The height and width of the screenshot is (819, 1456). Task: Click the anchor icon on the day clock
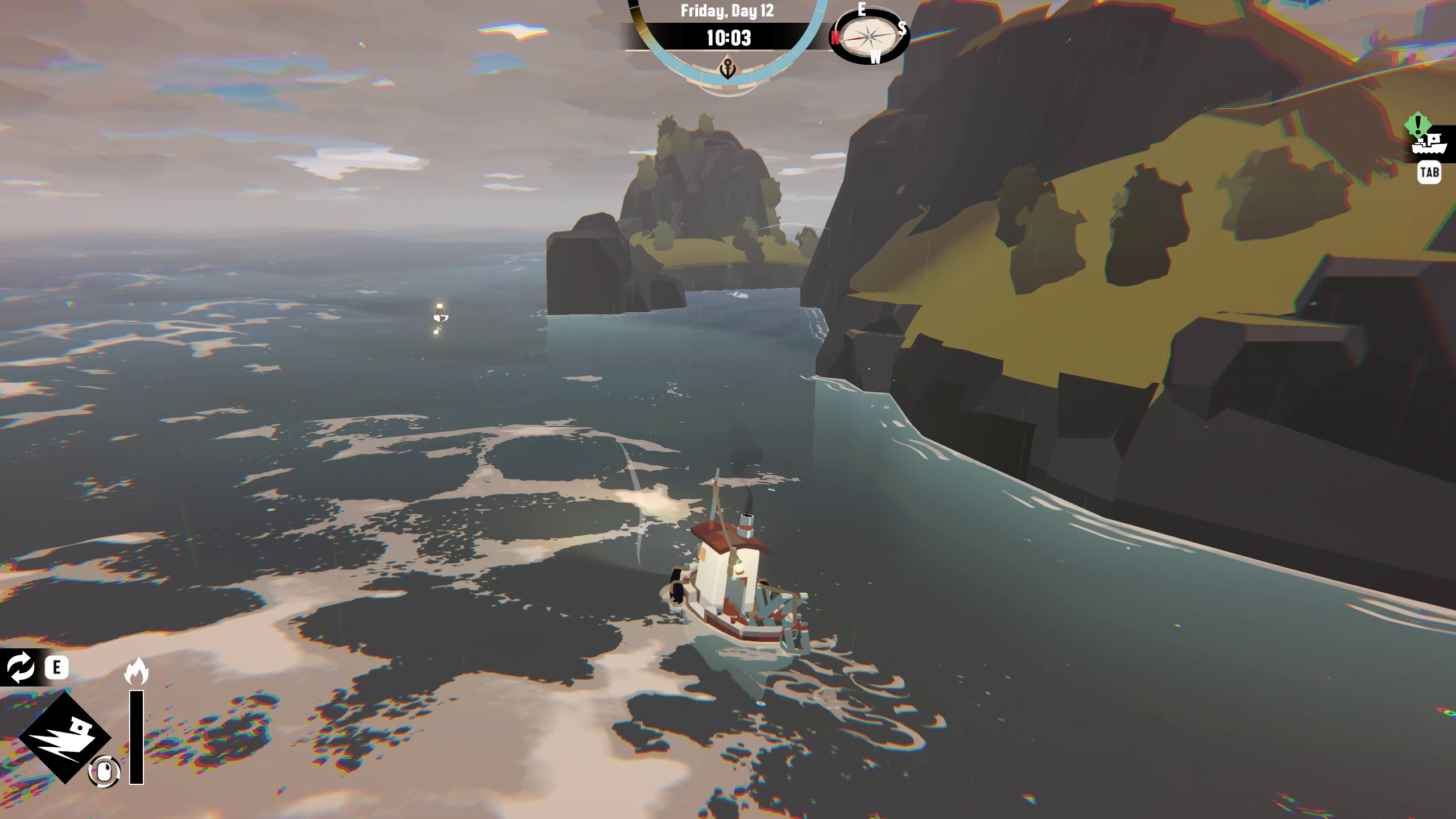point(727,69)
